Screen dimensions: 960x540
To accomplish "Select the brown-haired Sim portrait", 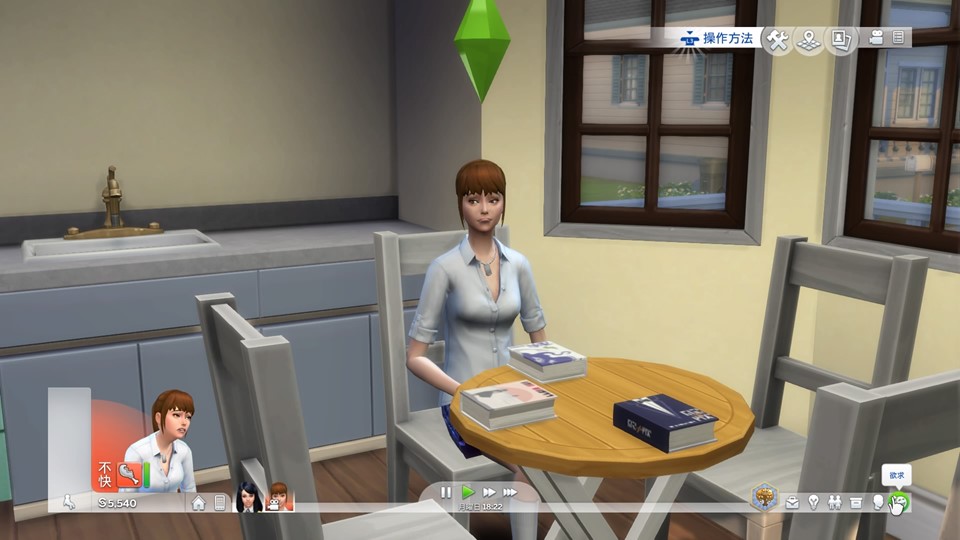I will [x=279, y=497].
